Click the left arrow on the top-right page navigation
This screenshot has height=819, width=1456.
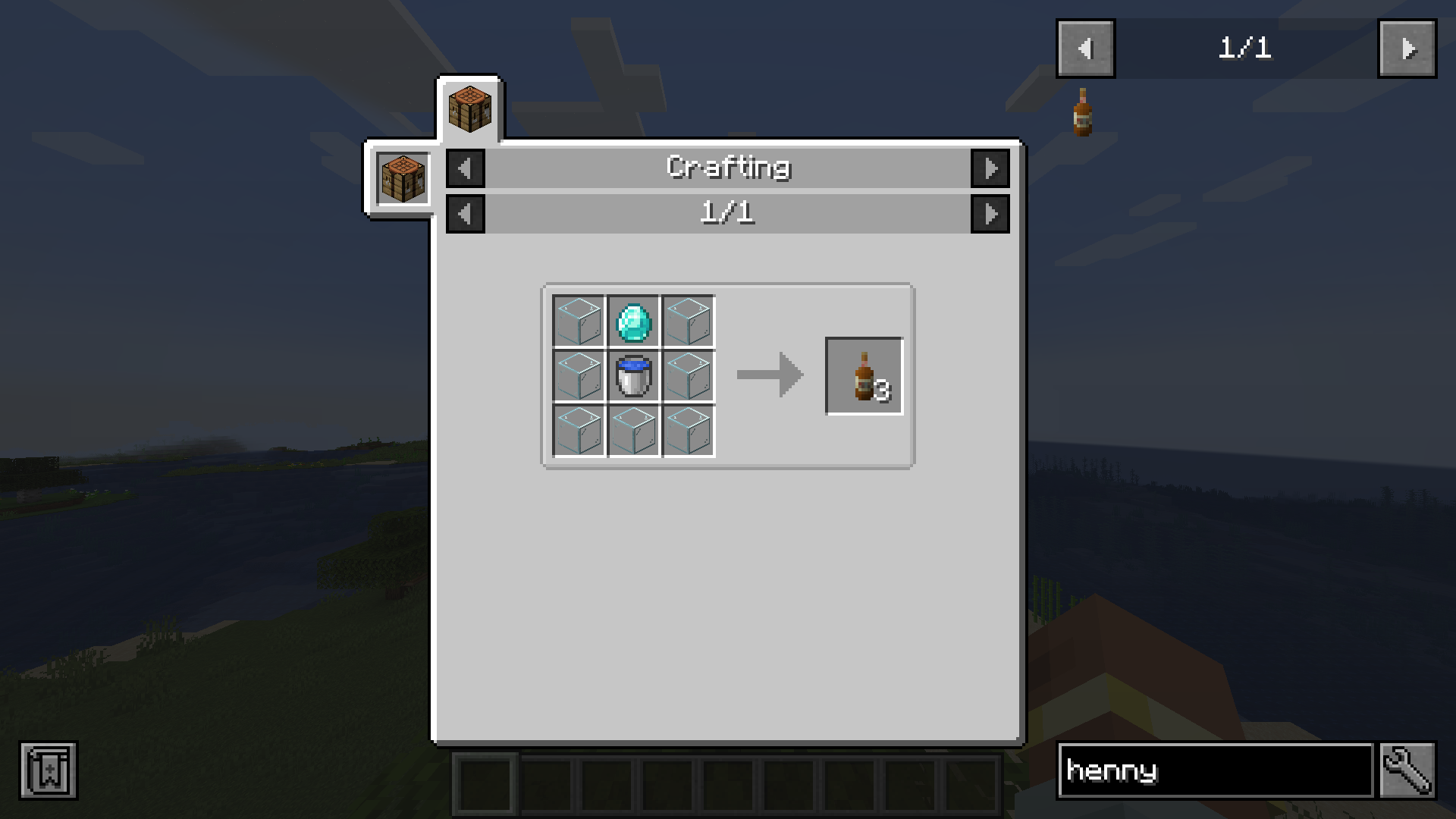pos(1084,49)
